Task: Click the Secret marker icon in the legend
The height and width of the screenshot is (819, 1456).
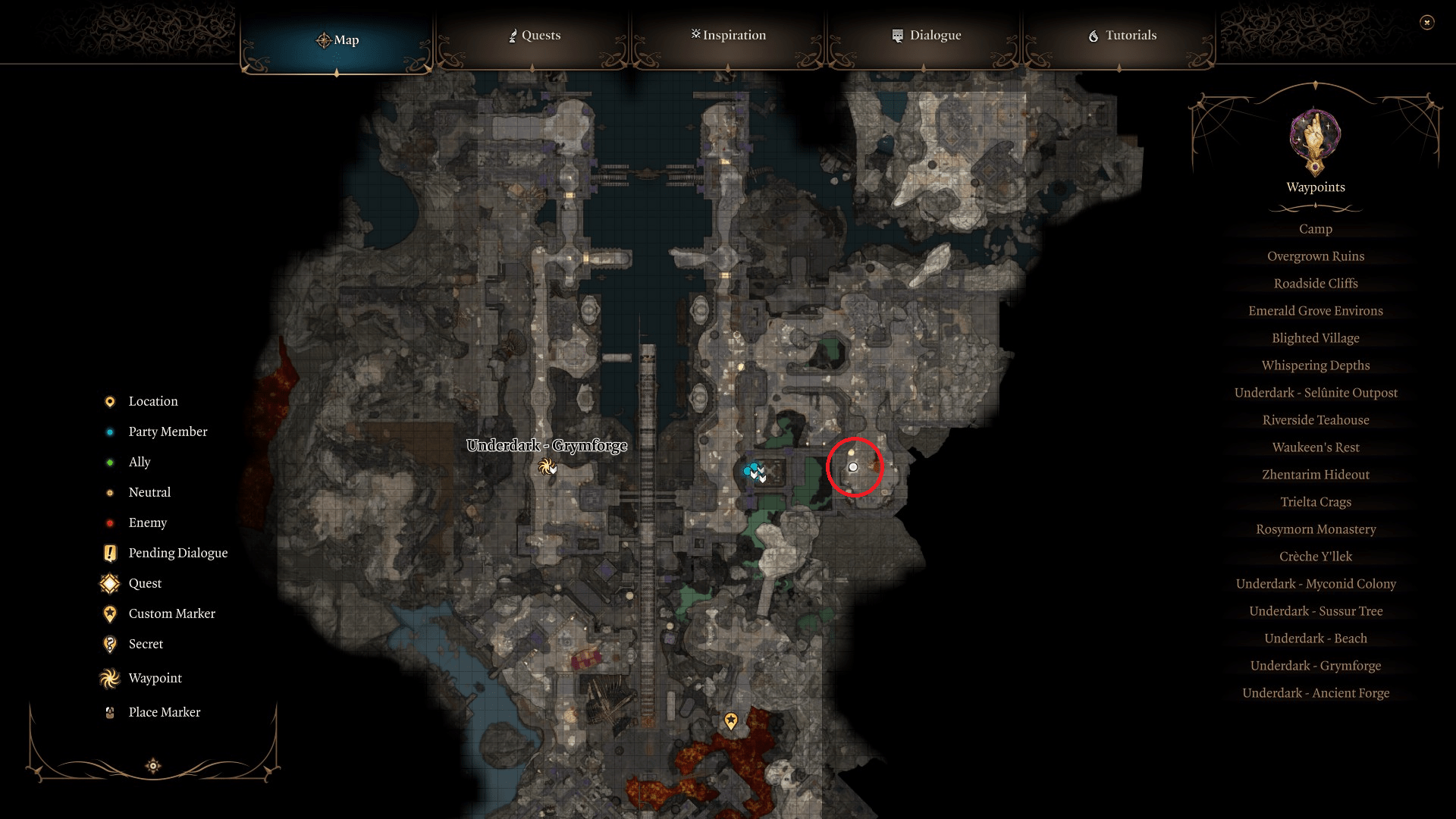Action: coord(109,644)
